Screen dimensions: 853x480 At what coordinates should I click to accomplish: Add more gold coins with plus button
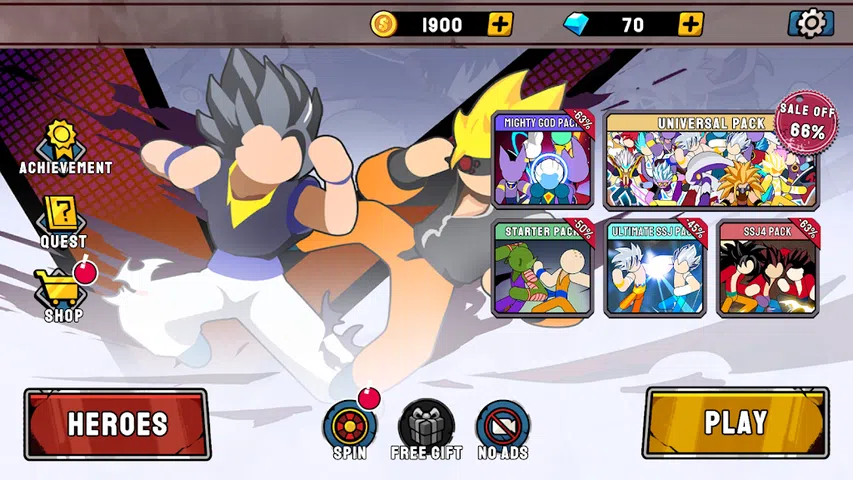500,24
